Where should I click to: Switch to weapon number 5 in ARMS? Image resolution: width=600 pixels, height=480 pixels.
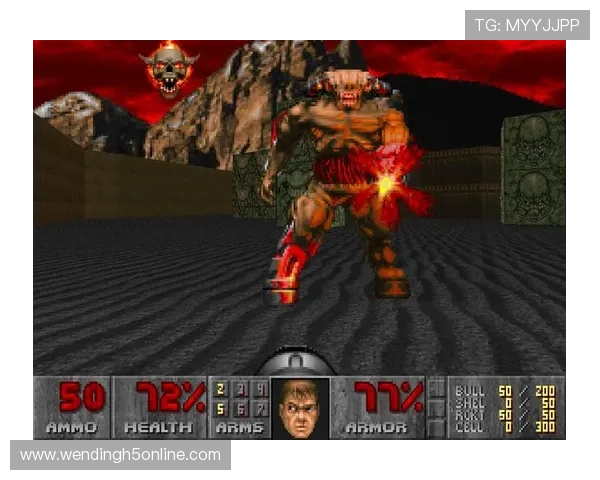tap(222, 409)
